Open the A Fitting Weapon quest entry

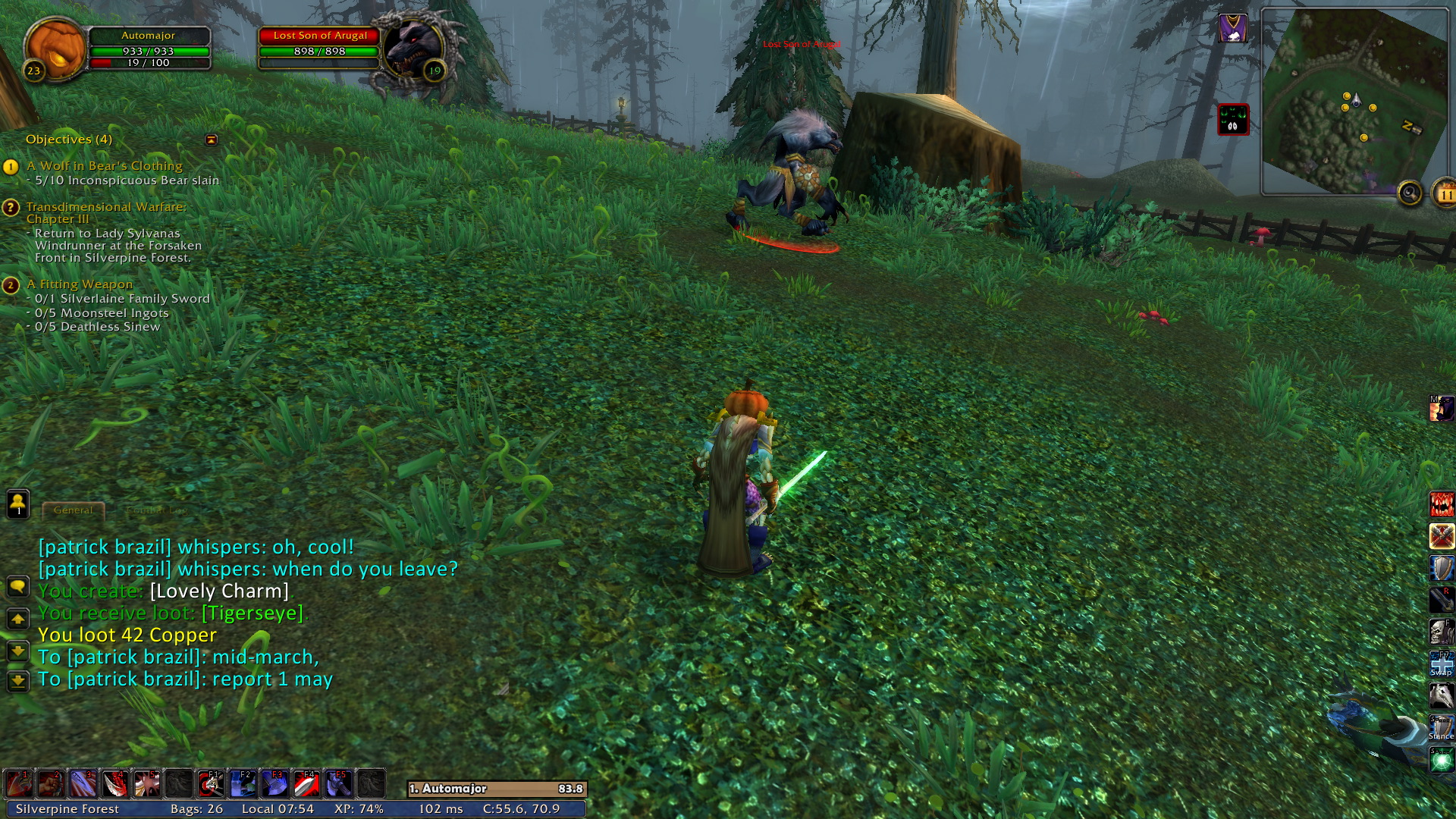(79, 284)
